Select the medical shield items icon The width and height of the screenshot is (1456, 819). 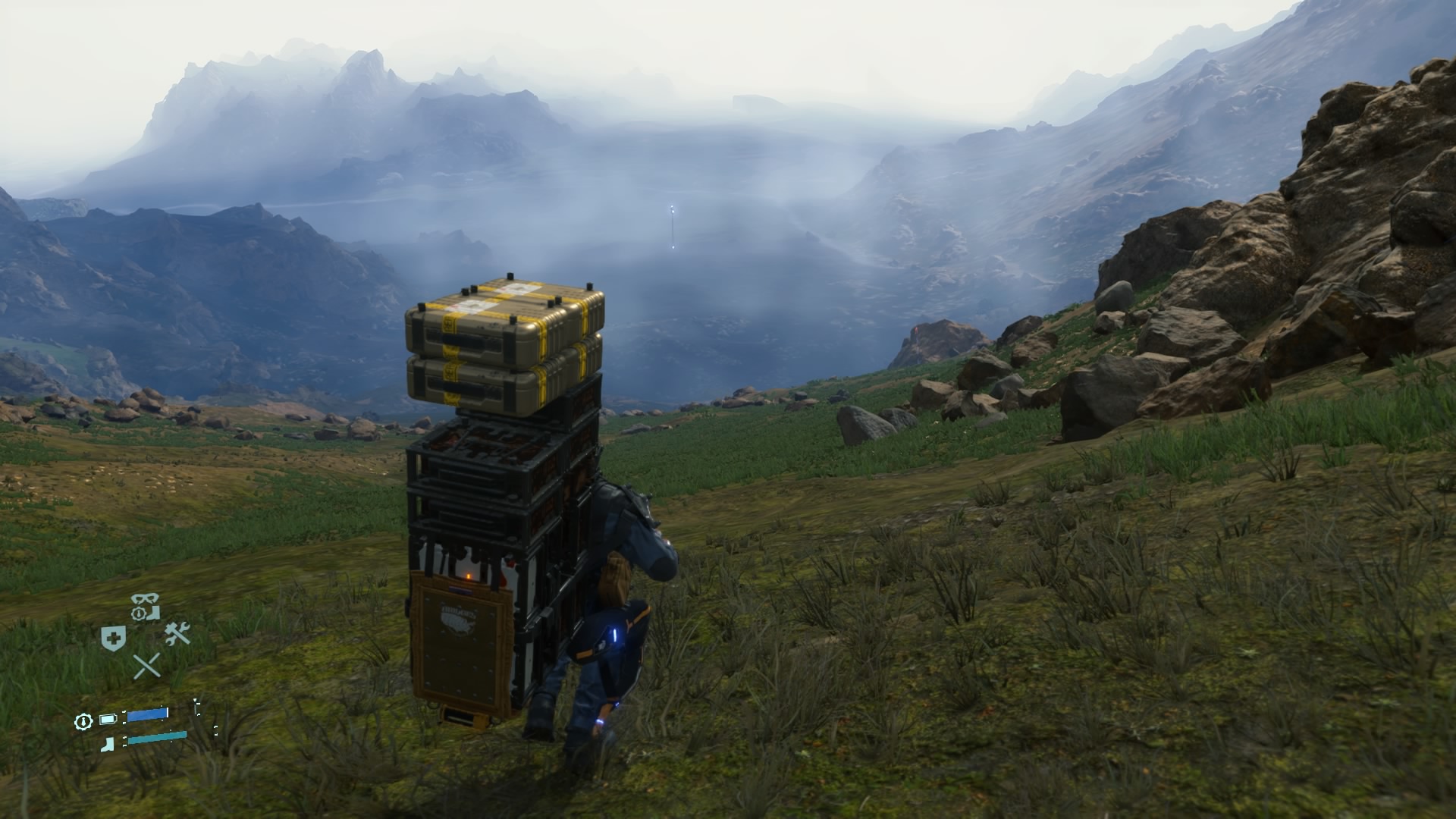113,638
